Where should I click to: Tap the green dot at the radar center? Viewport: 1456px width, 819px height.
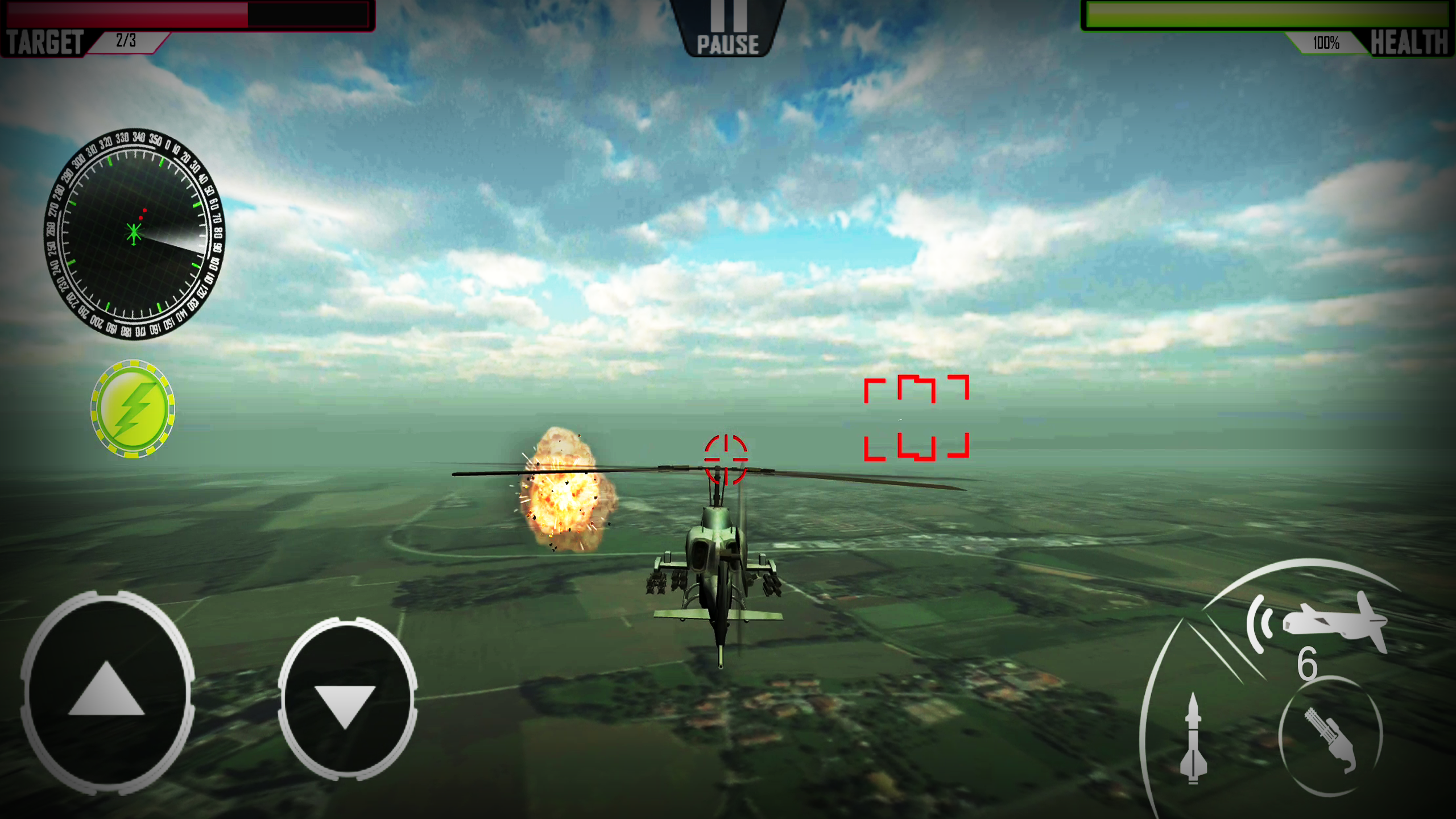coord(133,232)
